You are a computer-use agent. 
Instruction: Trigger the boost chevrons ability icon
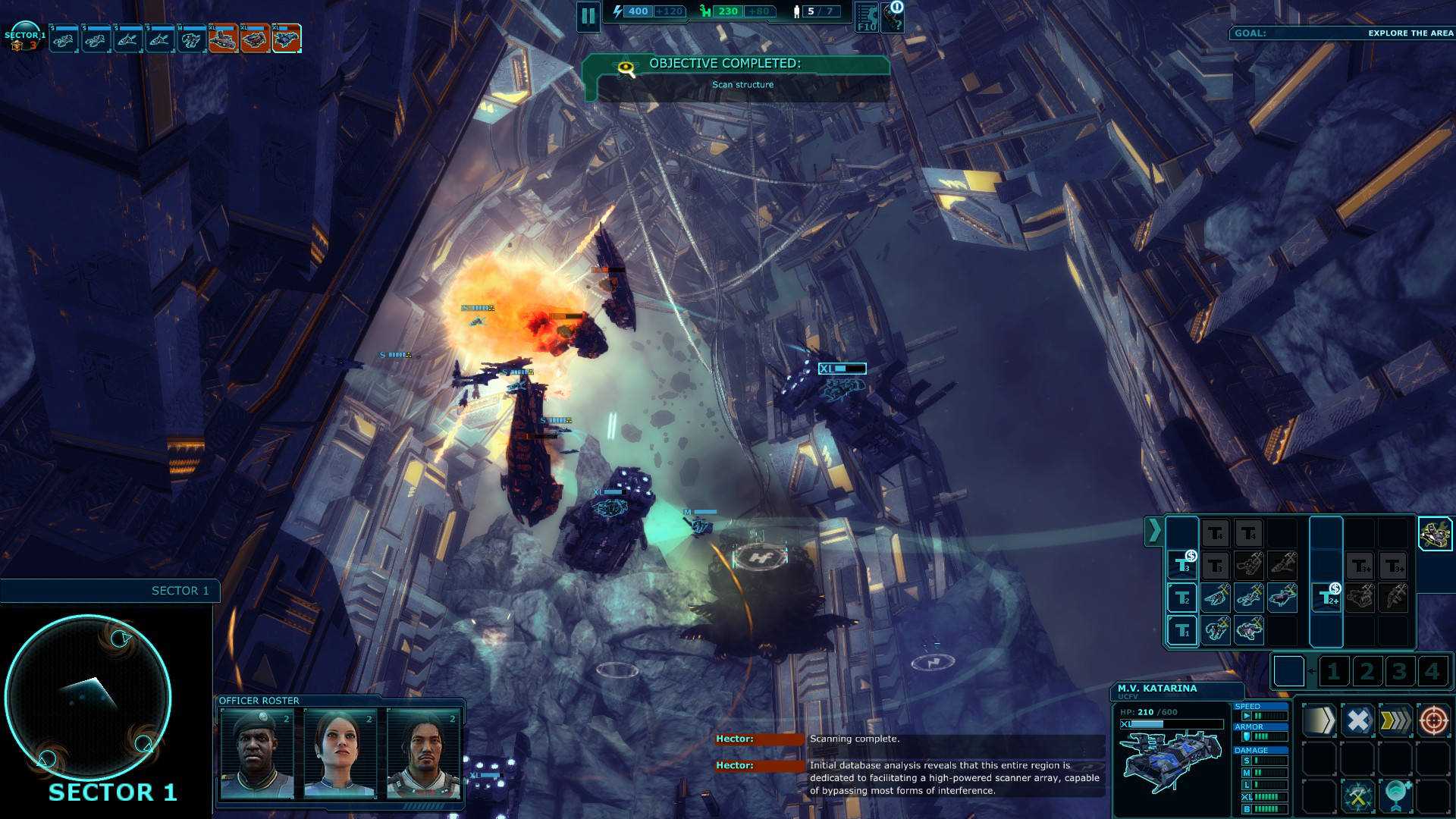click(1396, 721)
